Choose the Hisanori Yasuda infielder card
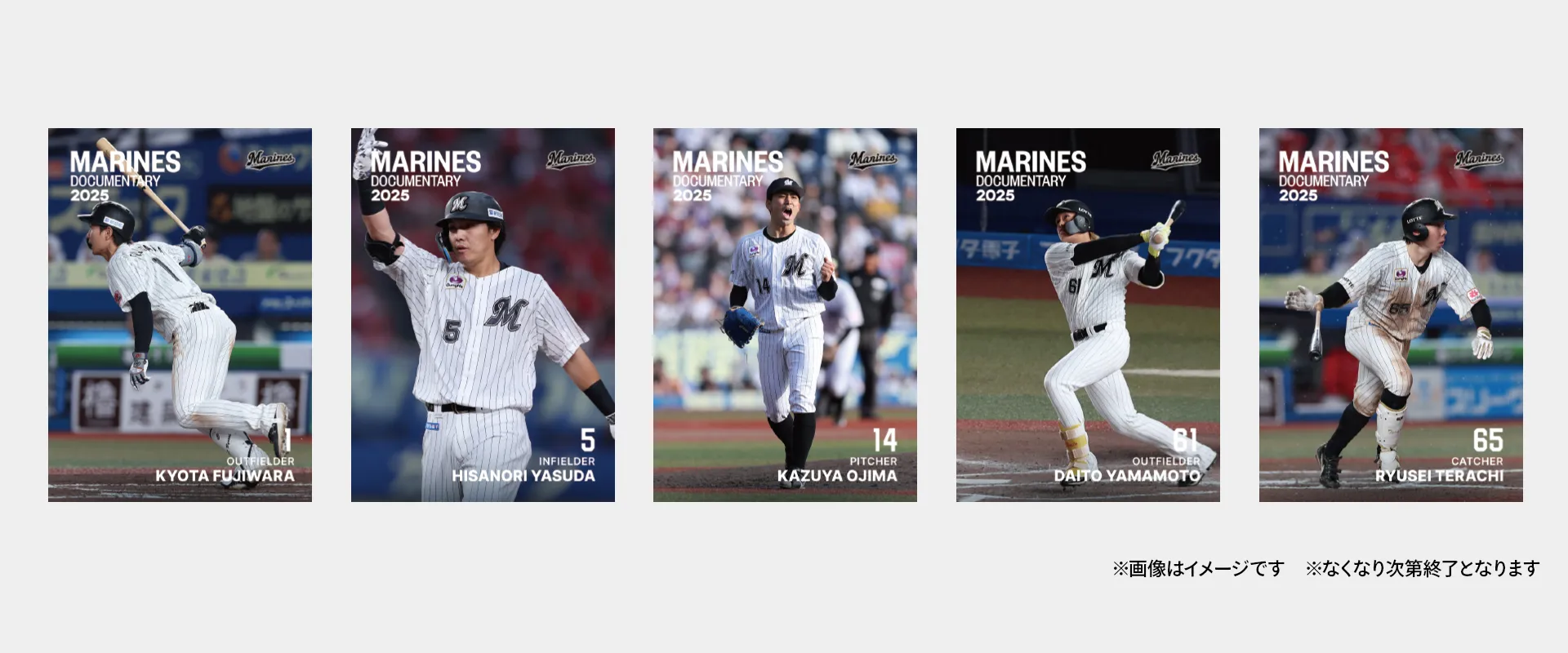 tap(483, 314)
